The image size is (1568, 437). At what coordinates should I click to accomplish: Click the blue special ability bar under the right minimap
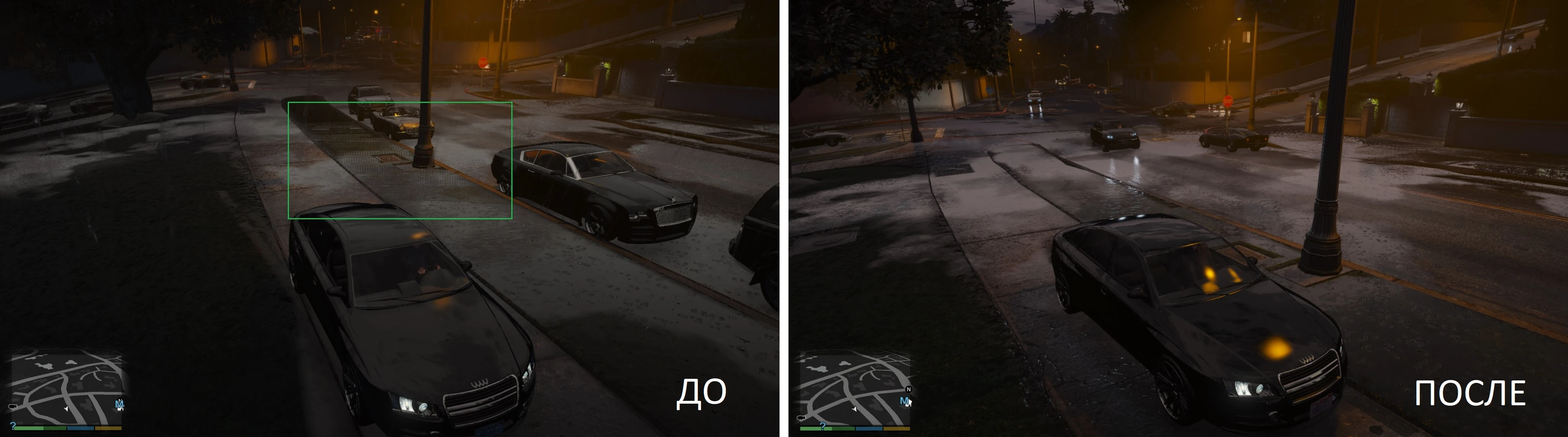869,428
